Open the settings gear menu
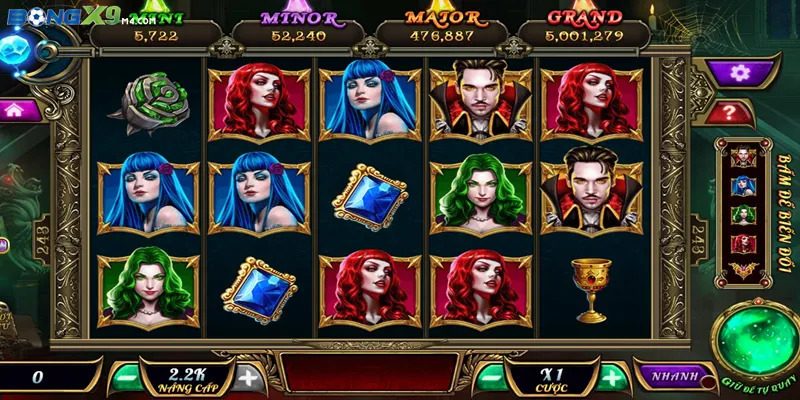The height and width of the screenshot is (400, 800). (x=740, y=72)
